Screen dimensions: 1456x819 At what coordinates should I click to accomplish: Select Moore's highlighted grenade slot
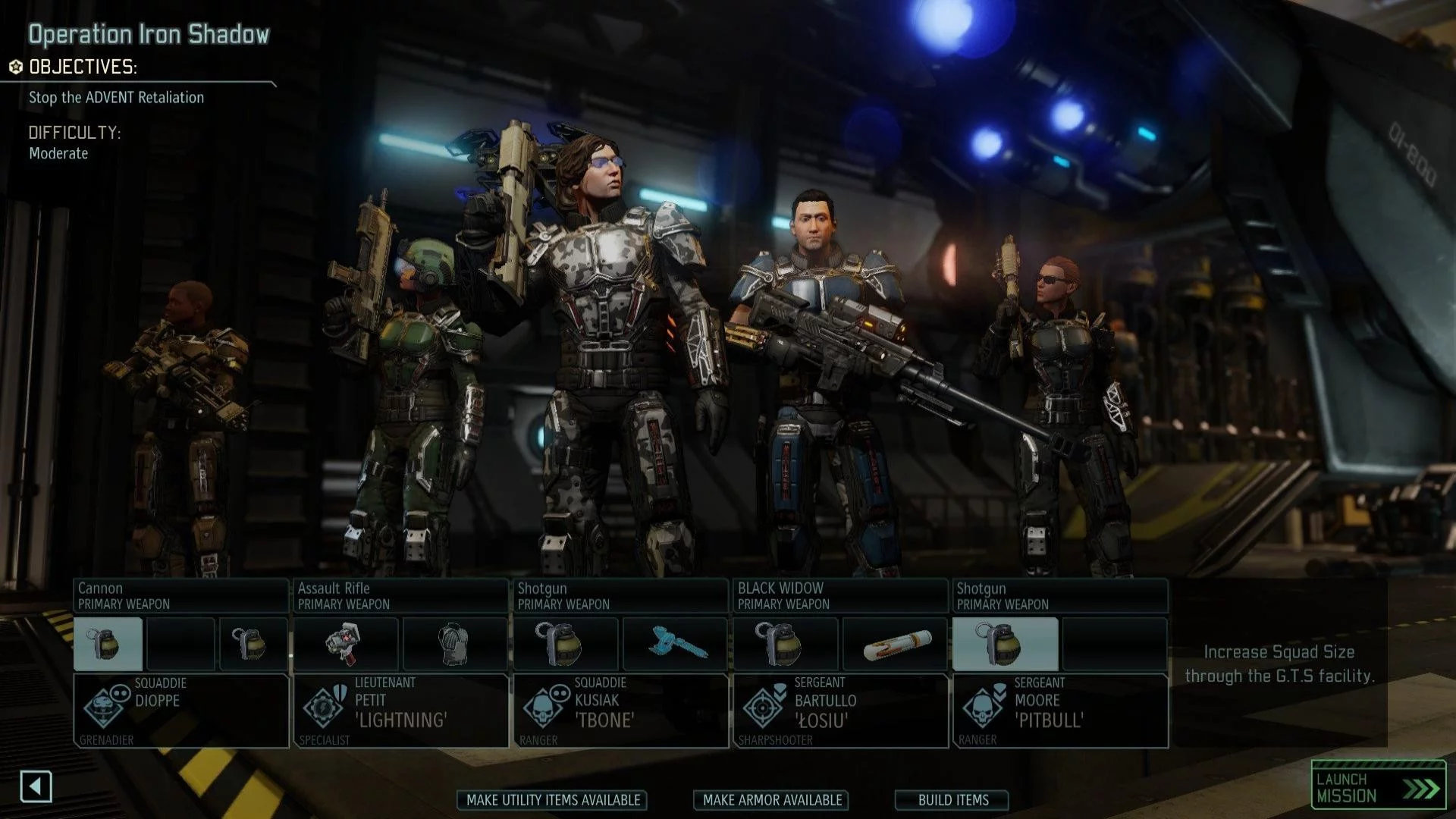1005,644
